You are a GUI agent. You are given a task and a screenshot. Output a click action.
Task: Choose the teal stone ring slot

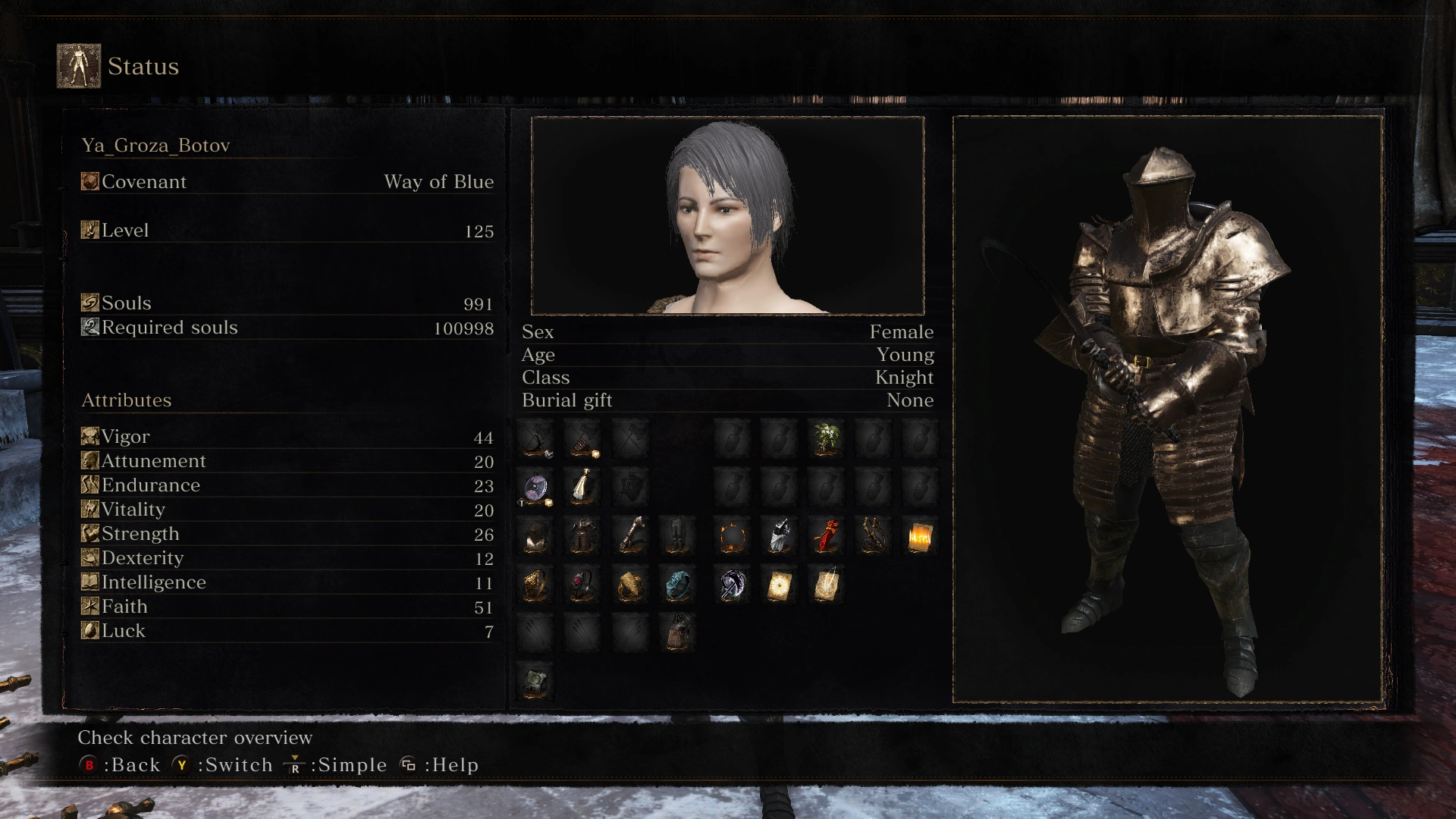click(677, 585)
